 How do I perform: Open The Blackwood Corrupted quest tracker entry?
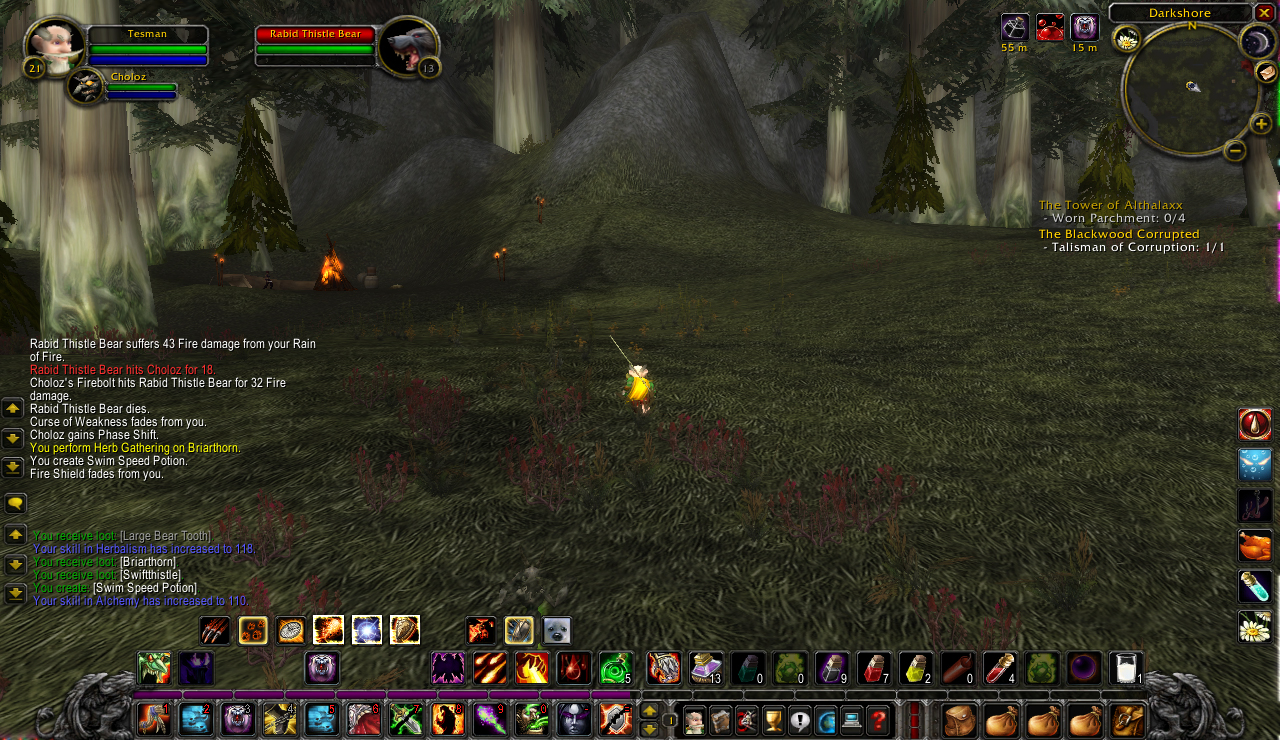(x=1118, y=234)
